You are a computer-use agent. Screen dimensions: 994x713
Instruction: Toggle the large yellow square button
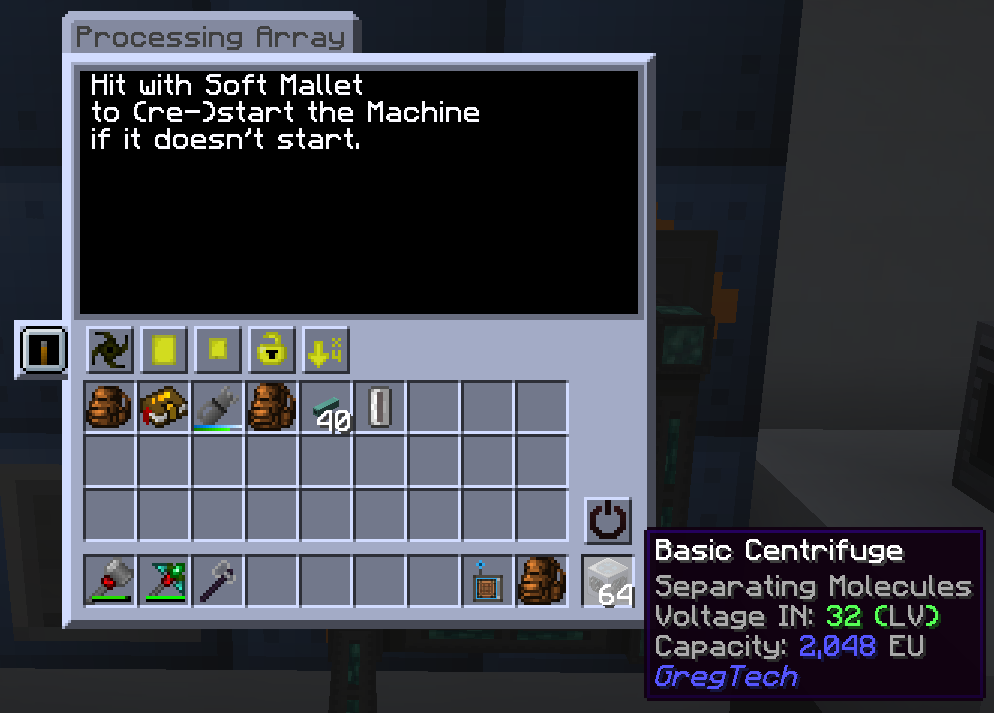[x=164, y=351]
